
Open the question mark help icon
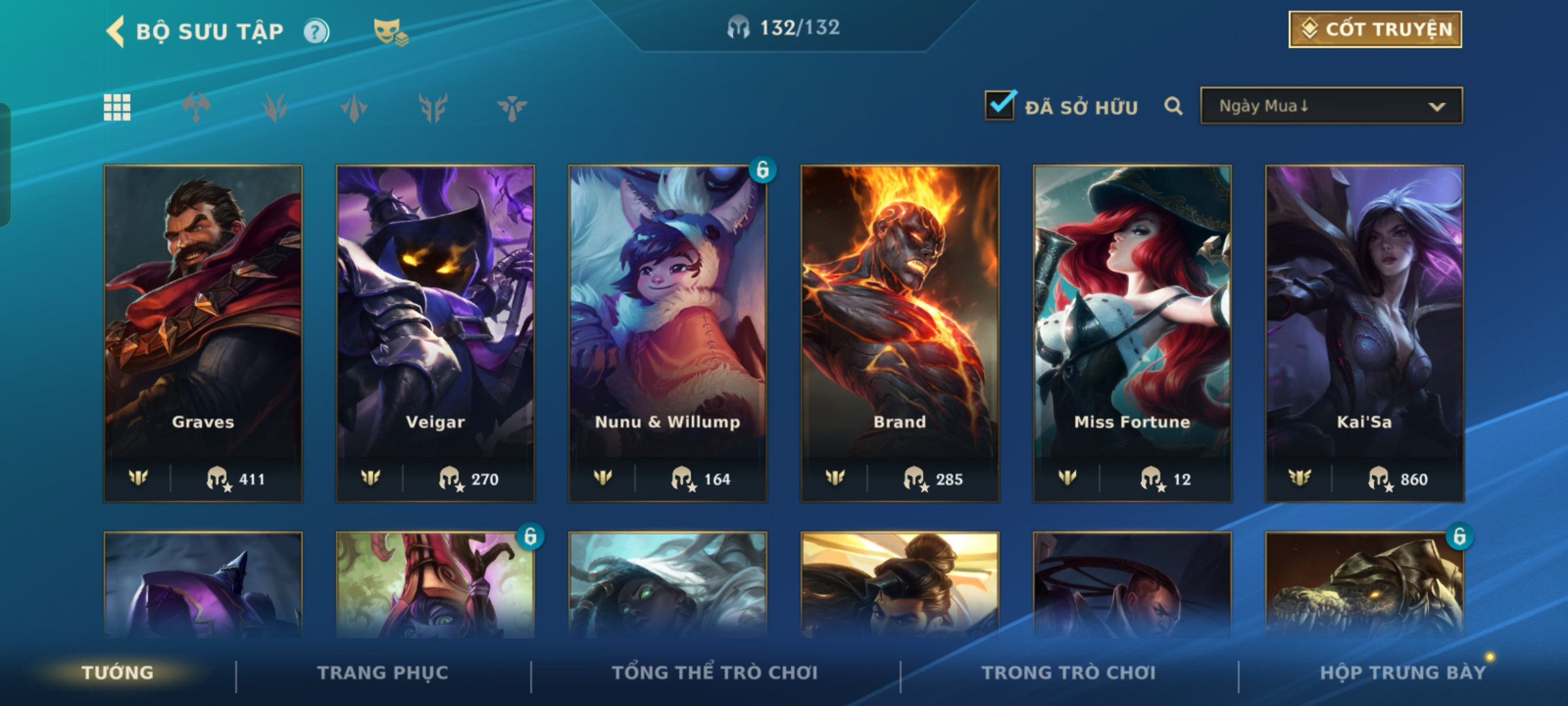[316, 31]
